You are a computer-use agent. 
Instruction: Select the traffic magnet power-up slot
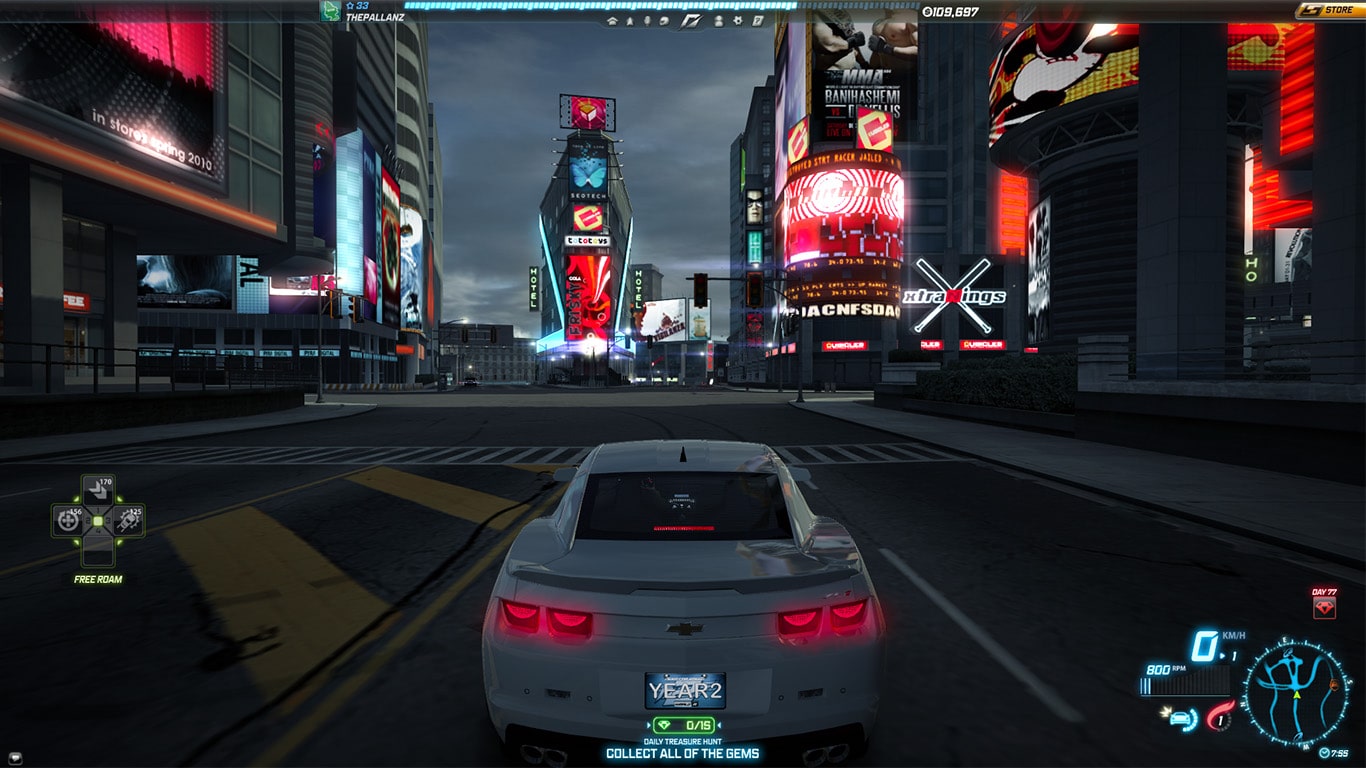[66, 521]
